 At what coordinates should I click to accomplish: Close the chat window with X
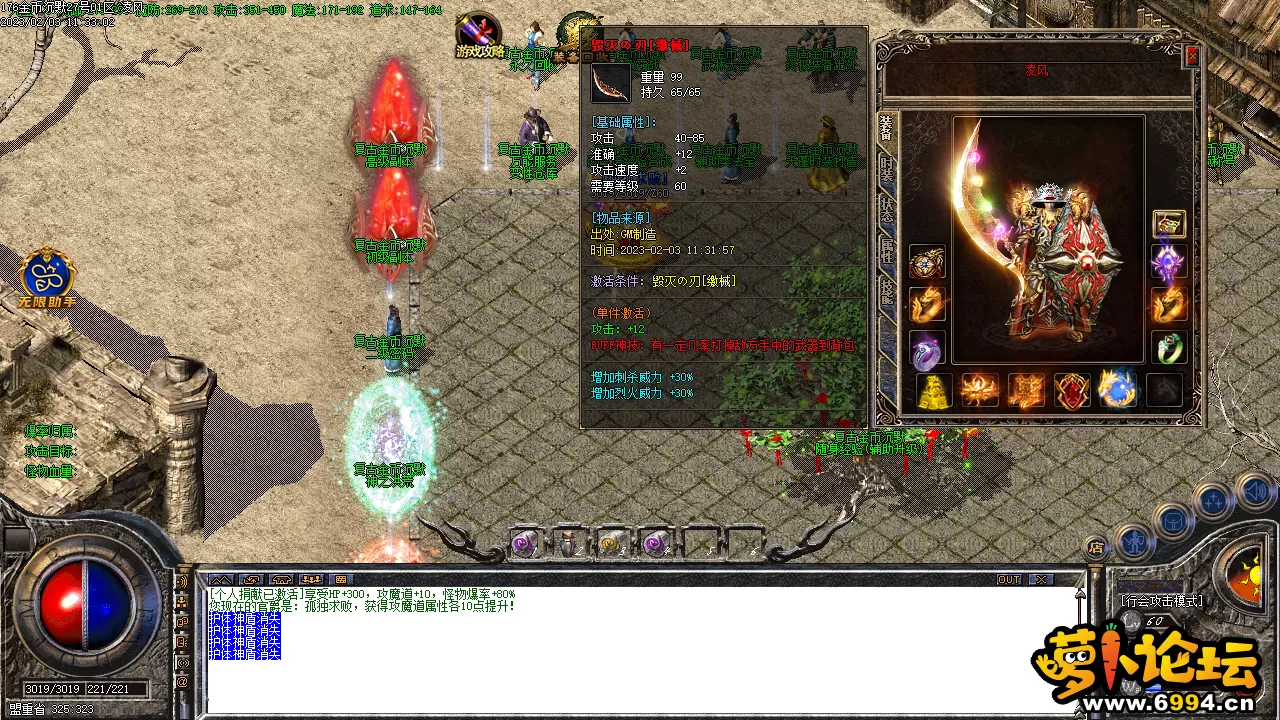tap(1041, 580)
